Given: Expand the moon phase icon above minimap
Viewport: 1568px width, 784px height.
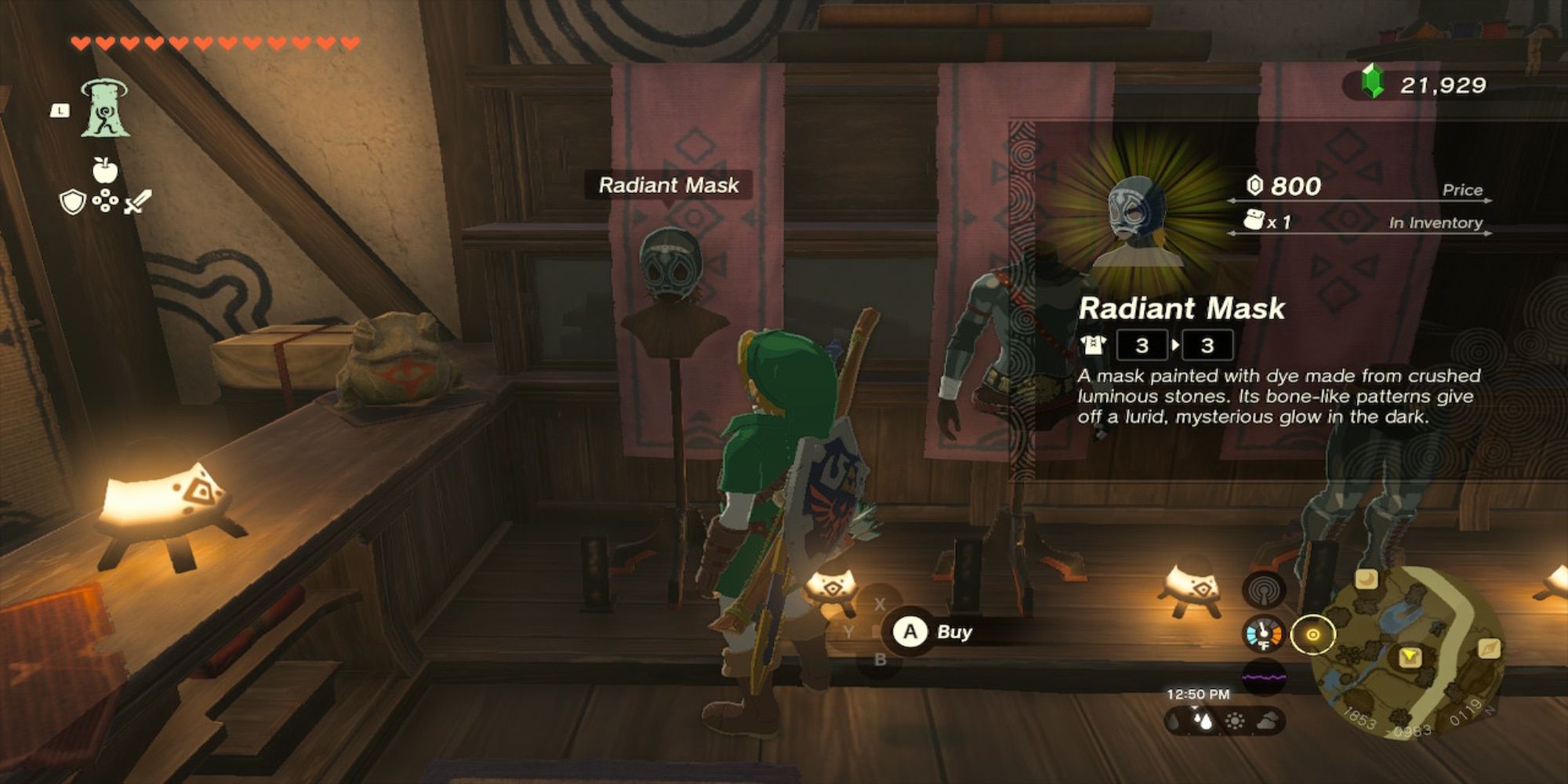Looking at the screenshot, I should (x=1366, y=580).
